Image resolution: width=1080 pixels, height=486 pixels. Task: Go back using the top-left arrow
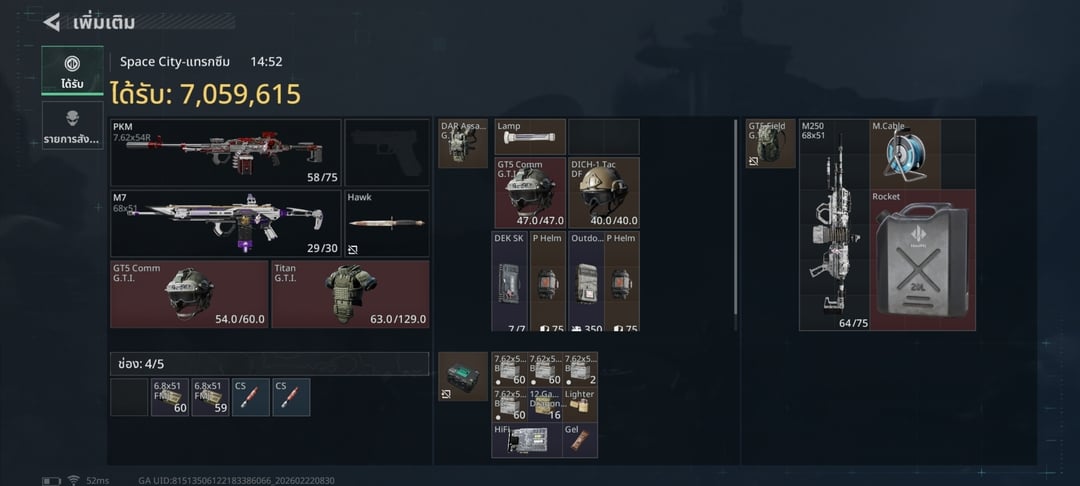(x=51, y=21)
